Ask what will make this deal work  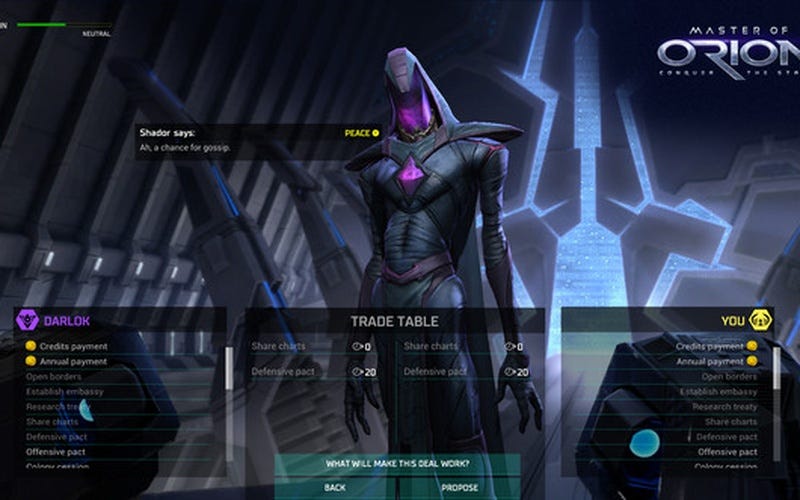click(397, 464)
